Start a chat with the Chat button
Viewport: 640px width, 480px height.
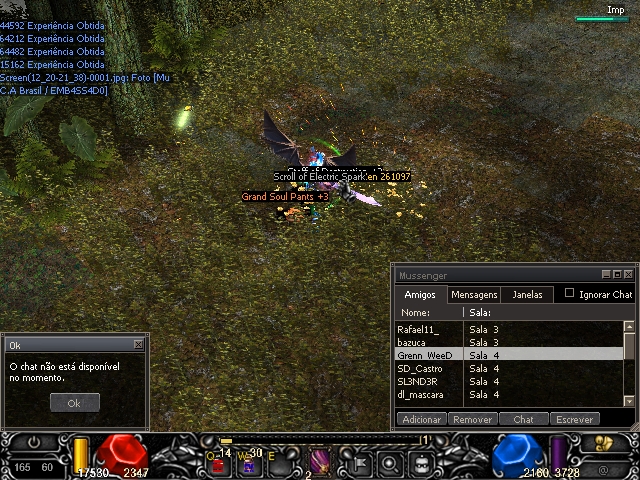(524, 420)
